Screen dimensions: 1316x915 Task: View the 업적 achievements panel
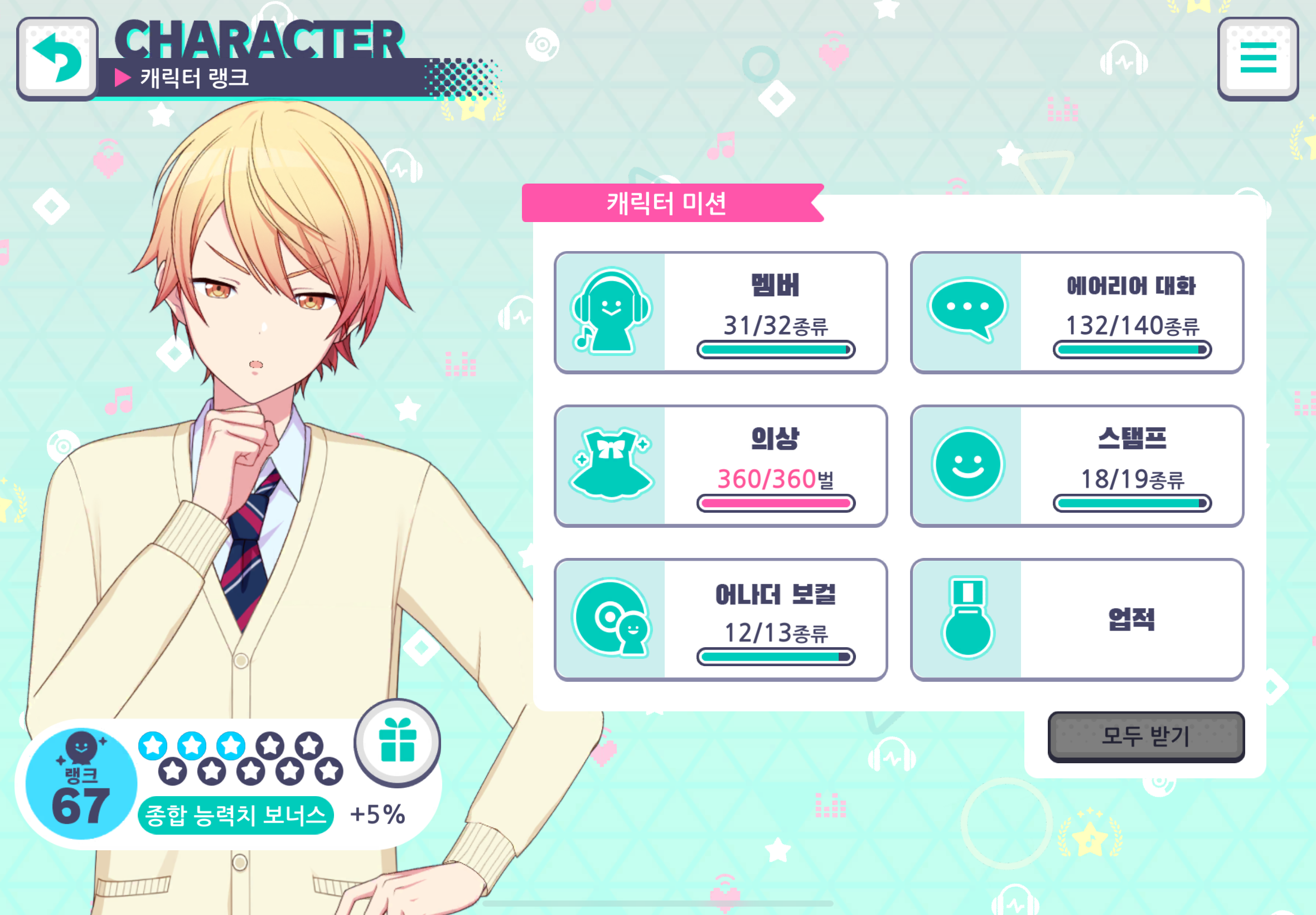(1077, 619)
